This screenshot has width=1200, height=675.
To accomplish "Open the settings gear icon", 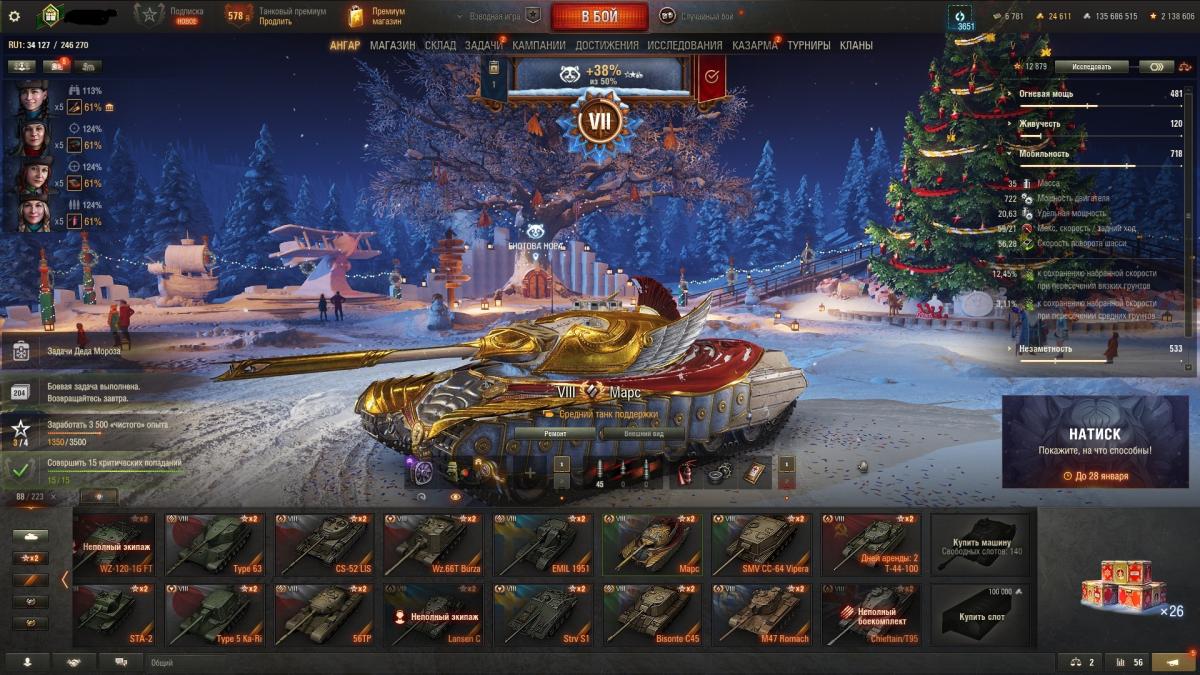I will tap(14, 16).
